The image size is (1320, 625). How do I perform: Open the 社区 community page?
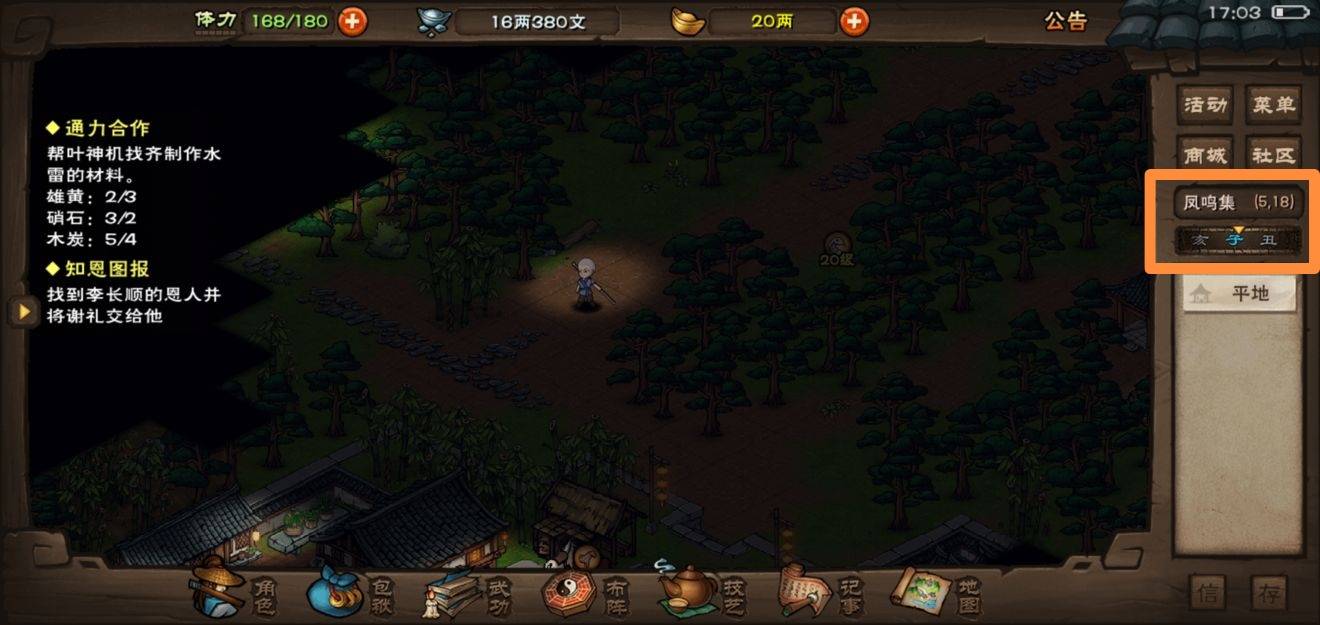pyautogui.click(x=1273, y=156)
